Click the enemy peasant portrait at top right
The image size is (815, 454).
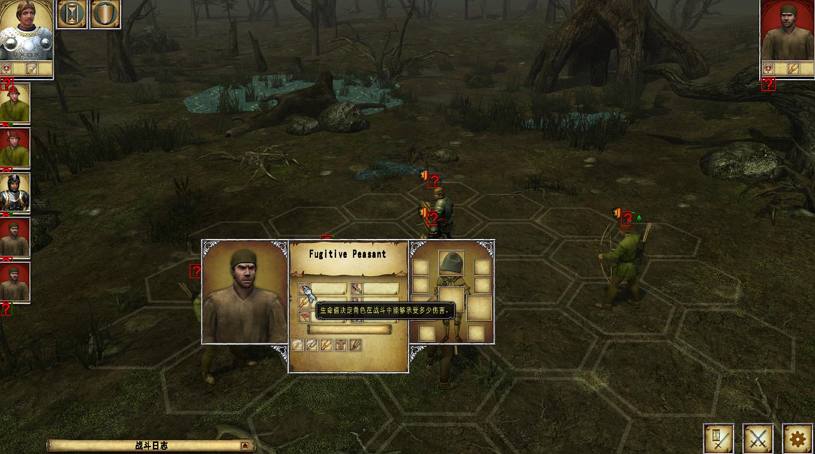(787, 31)
